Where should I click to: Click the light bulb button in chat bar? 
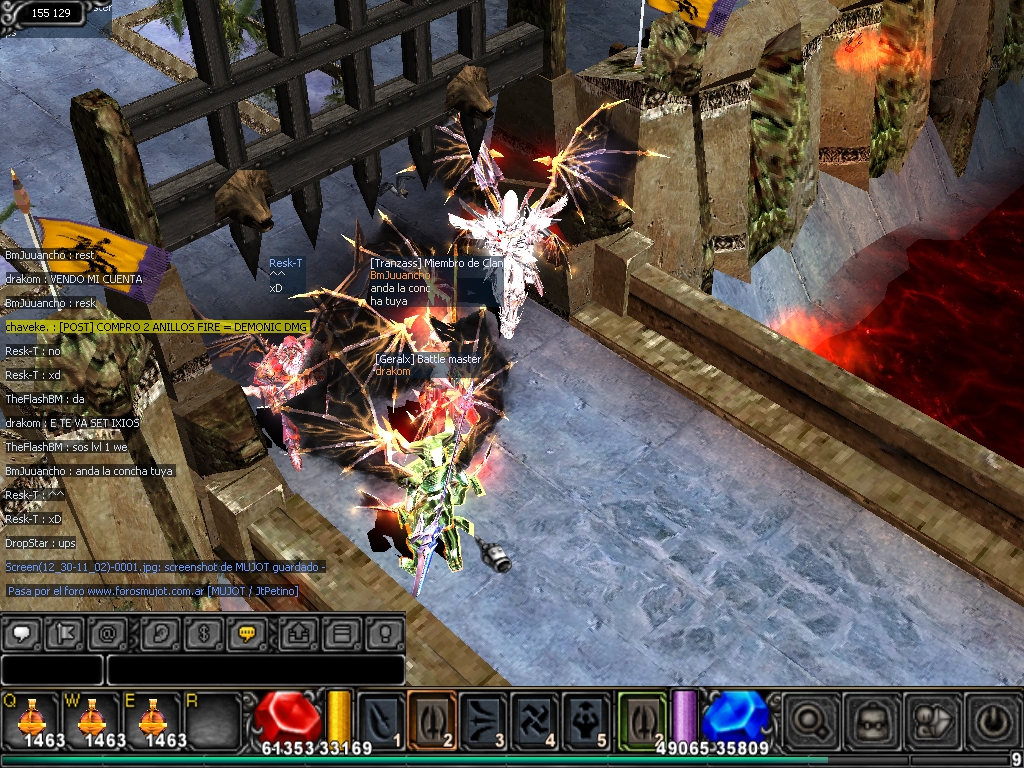pyautogui.click(x=383, y=633)
